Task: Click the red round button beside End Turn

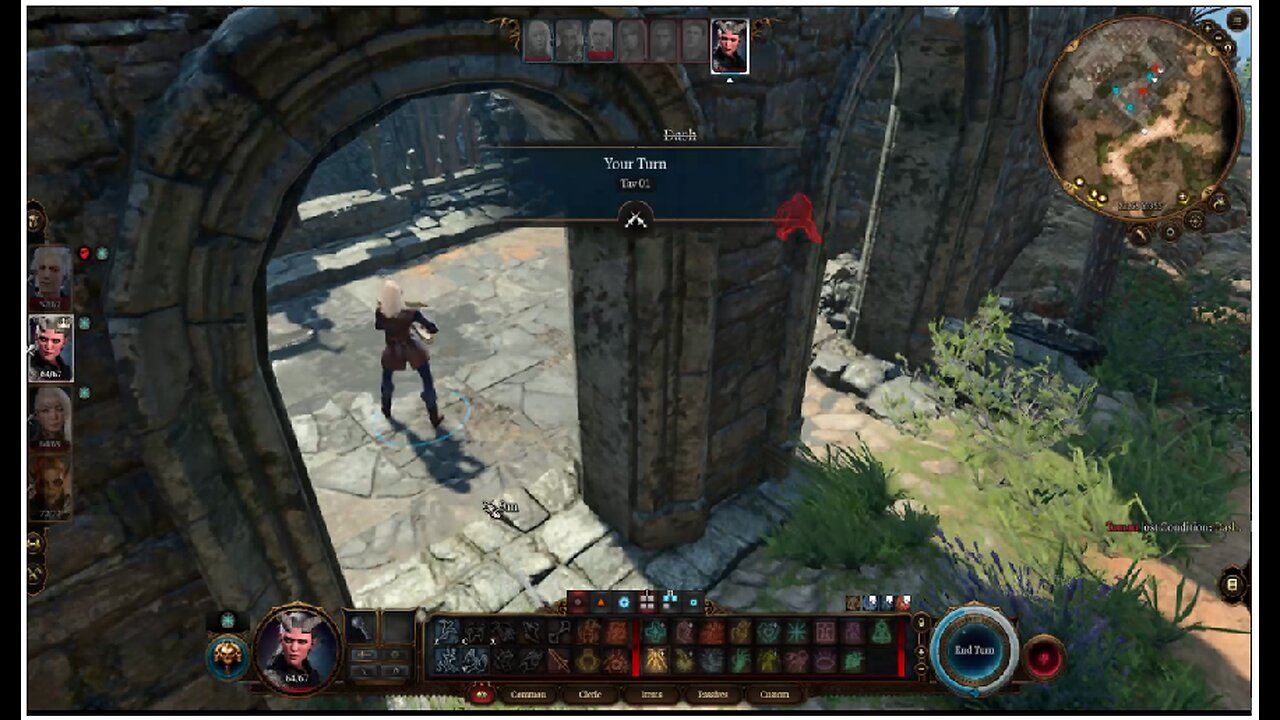Action: point(1044,657)
